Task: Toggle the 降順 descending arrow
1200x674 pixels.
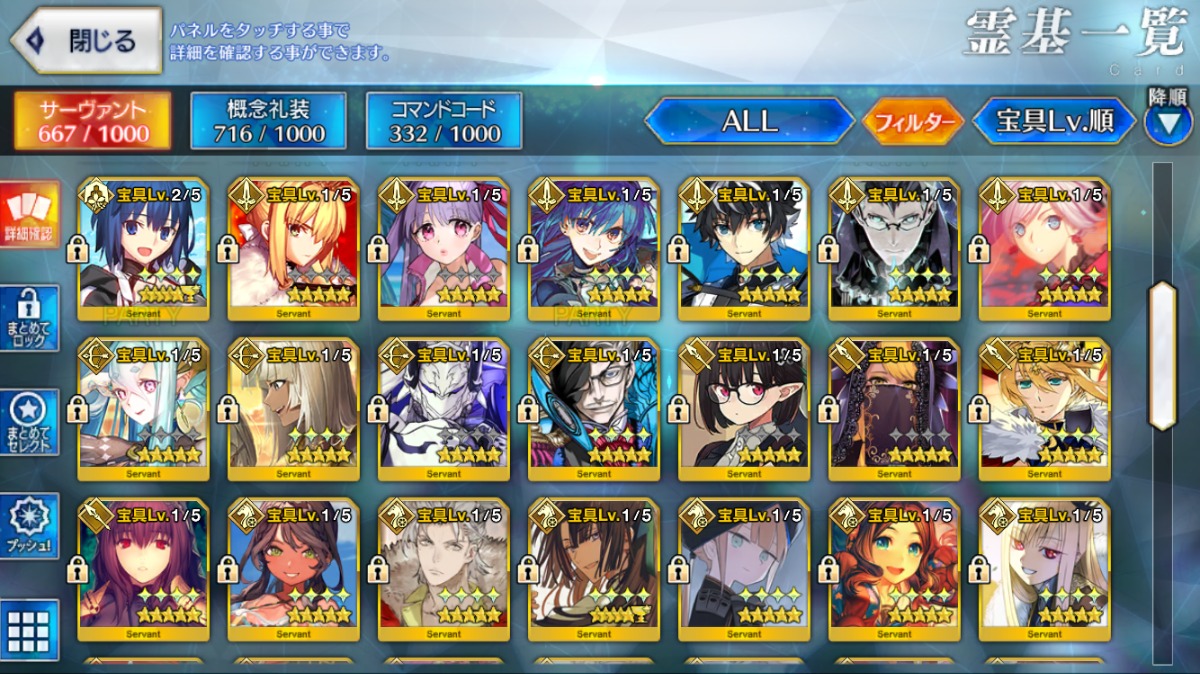Action: pyautogui.click(x=1167, y=120)
